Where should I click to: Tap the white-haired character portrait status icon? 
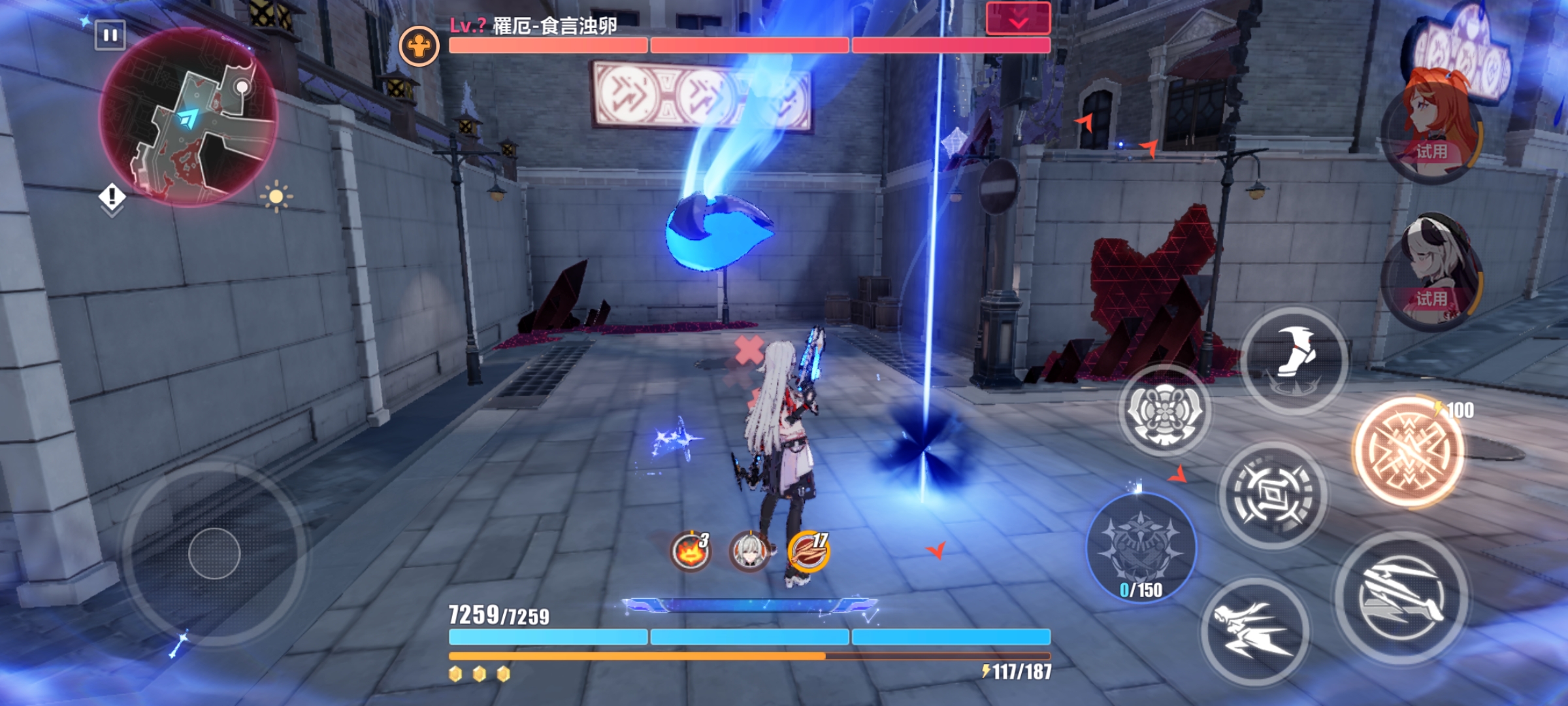click(x=749, y=551)
